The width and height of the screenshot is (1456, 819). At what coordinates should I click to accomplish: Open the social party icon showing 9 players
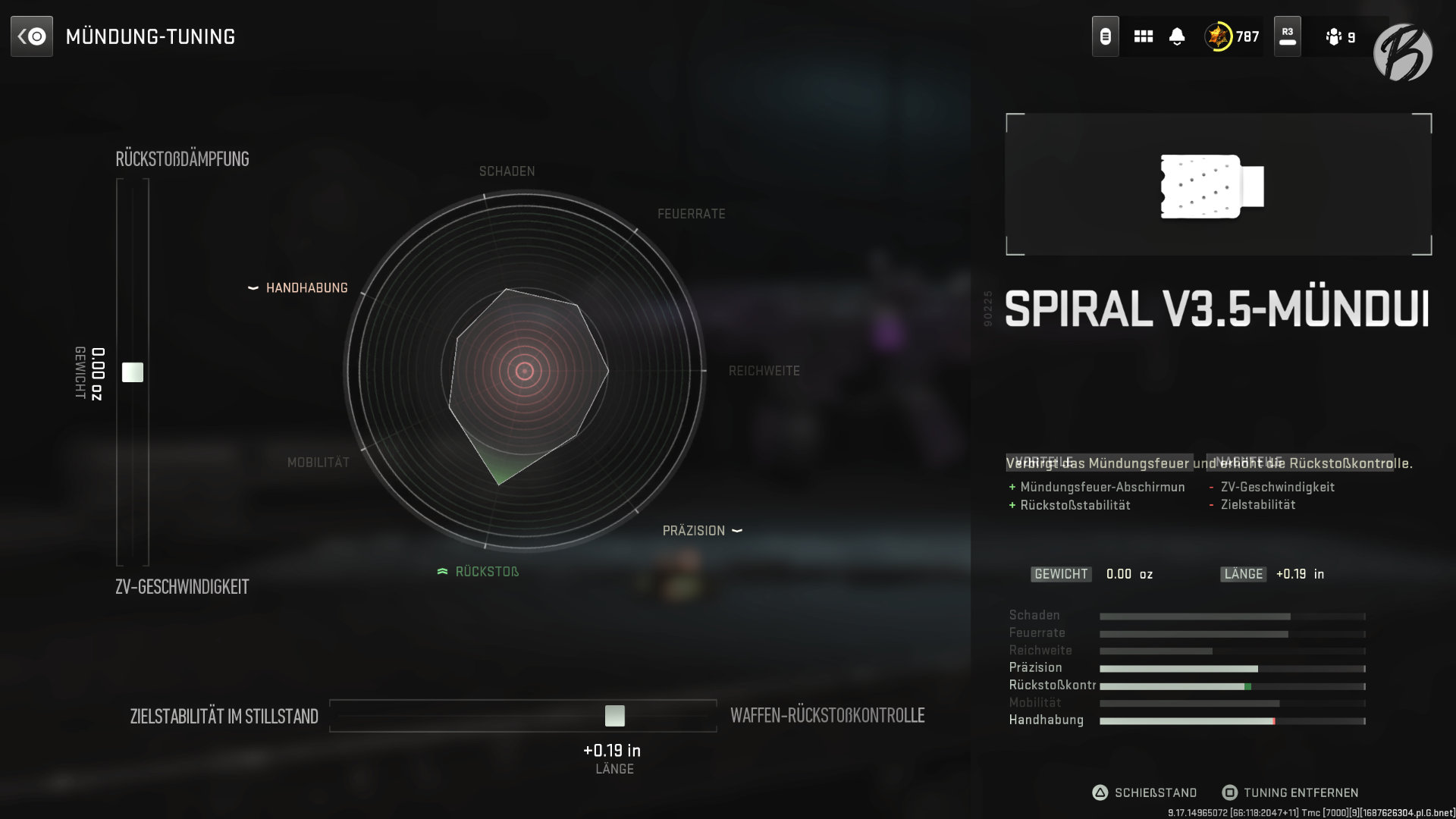point(1333,36)
